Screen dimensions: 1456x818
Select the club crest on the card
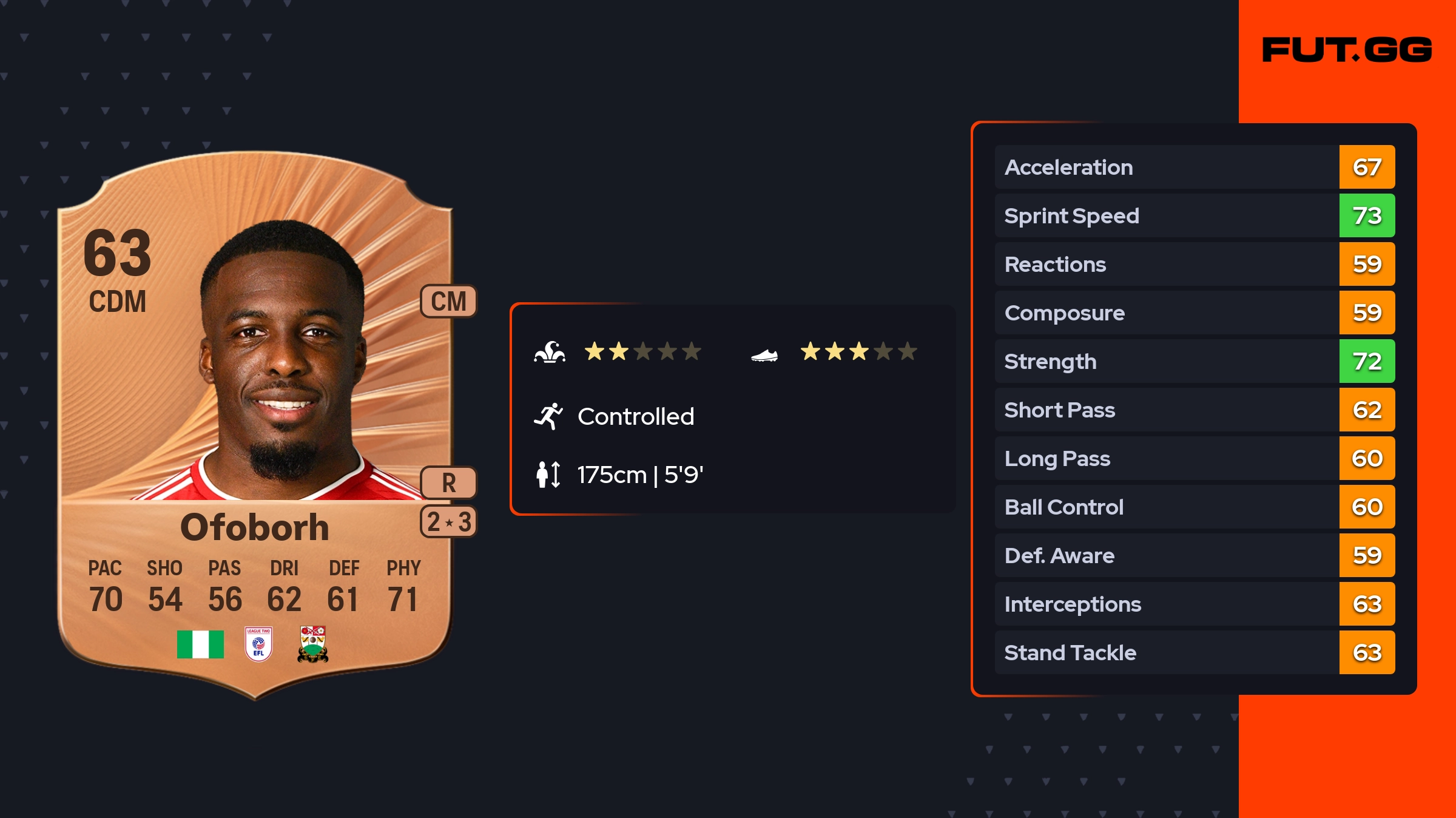(x=313, y=644)
